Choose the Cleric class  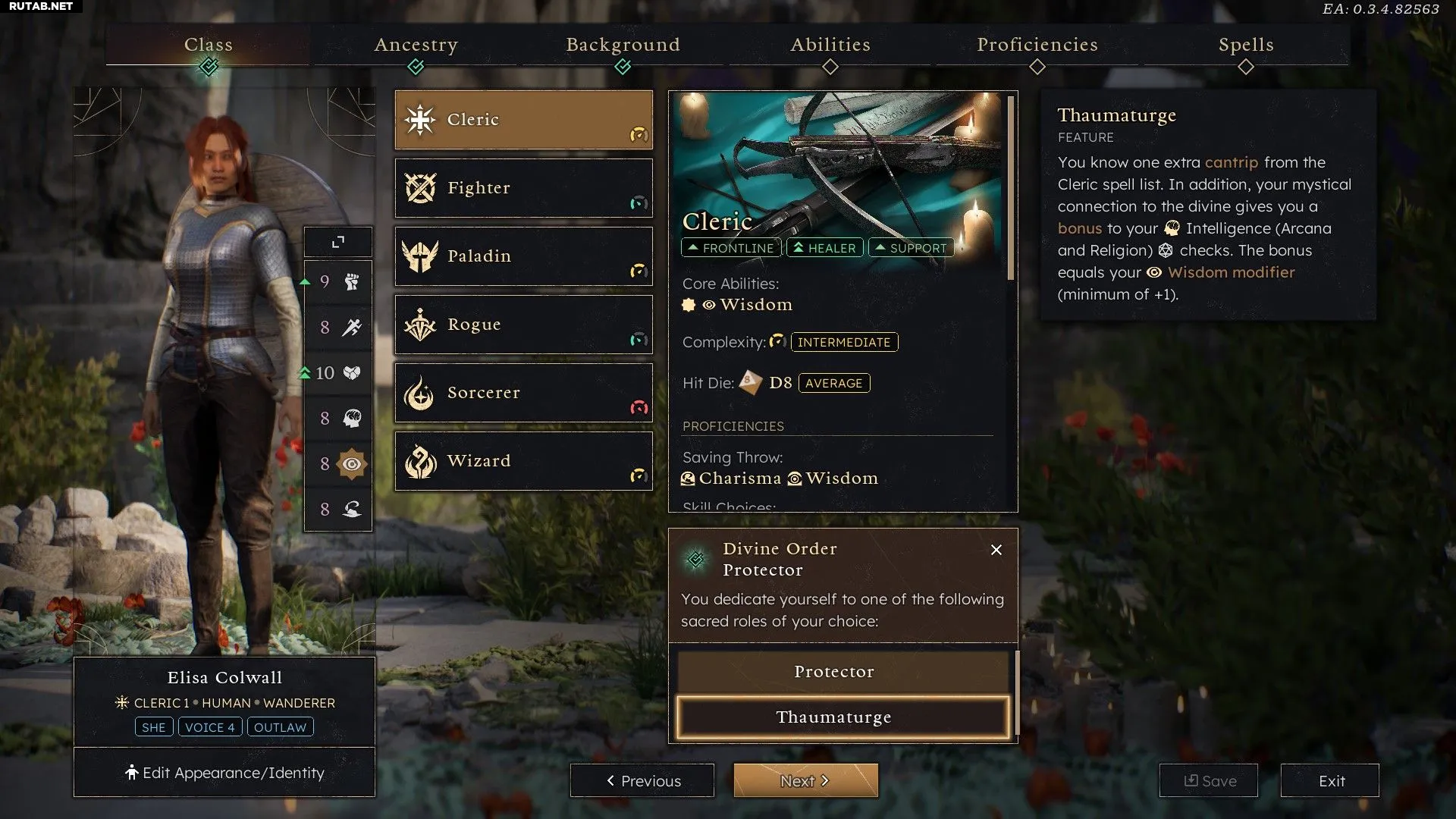tap(523, 120)
